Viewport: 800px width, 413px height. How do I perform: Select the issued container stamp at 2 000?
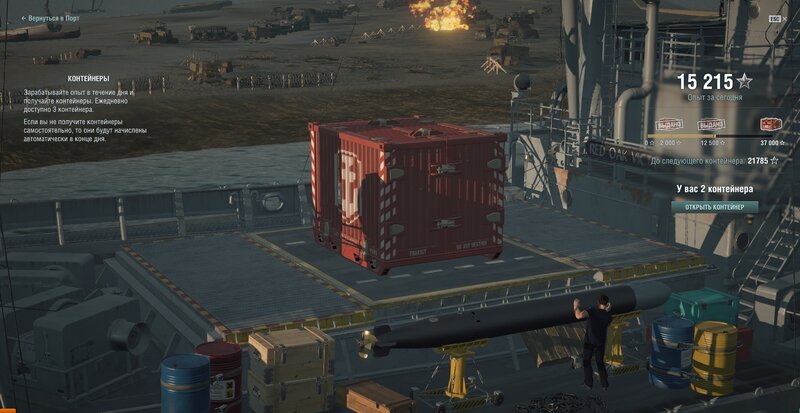pos(669,125)
